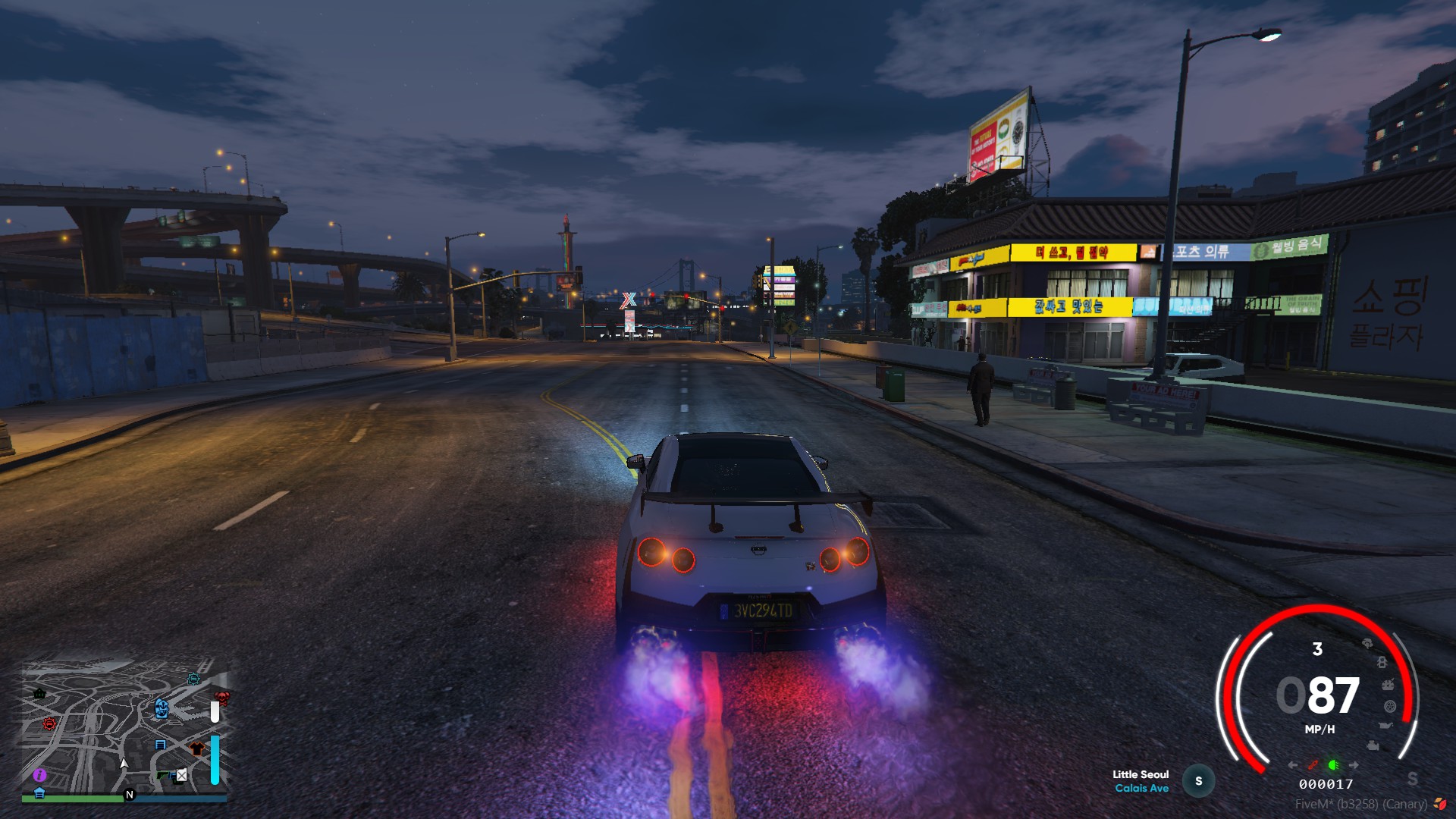This screenshot has width=1456, height=819.
Task: Select the red skull enemy blip on minimap
Action: [221, 697]
